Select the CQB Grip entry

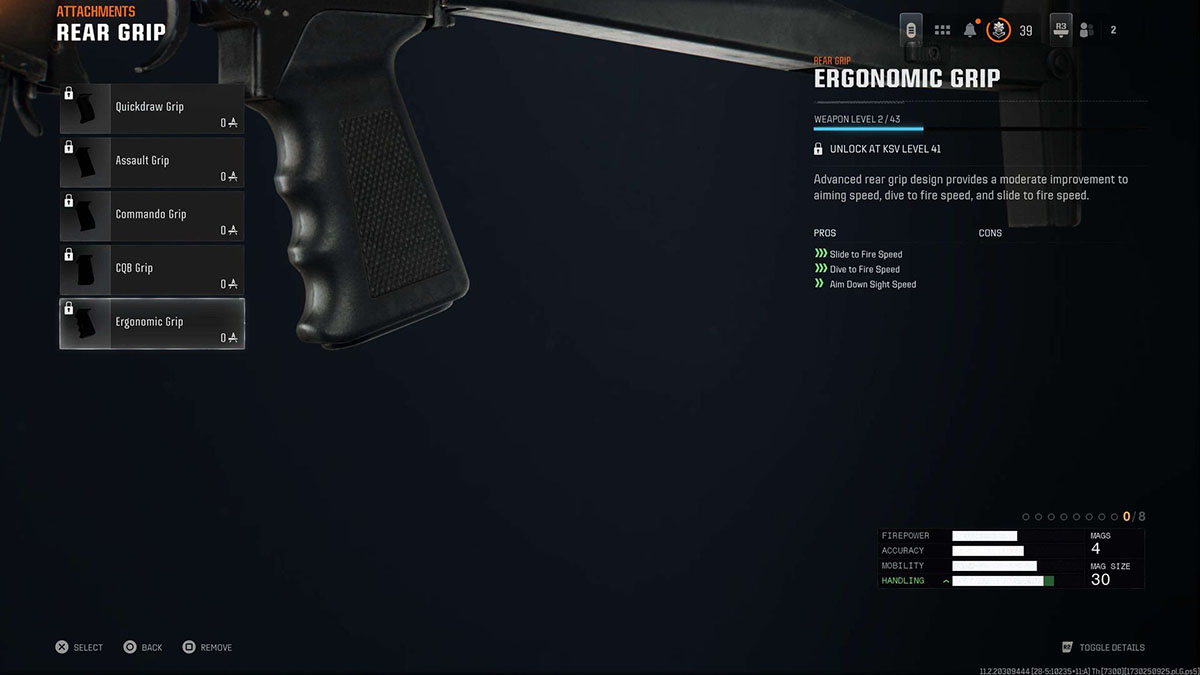click(x=151, y=270)
